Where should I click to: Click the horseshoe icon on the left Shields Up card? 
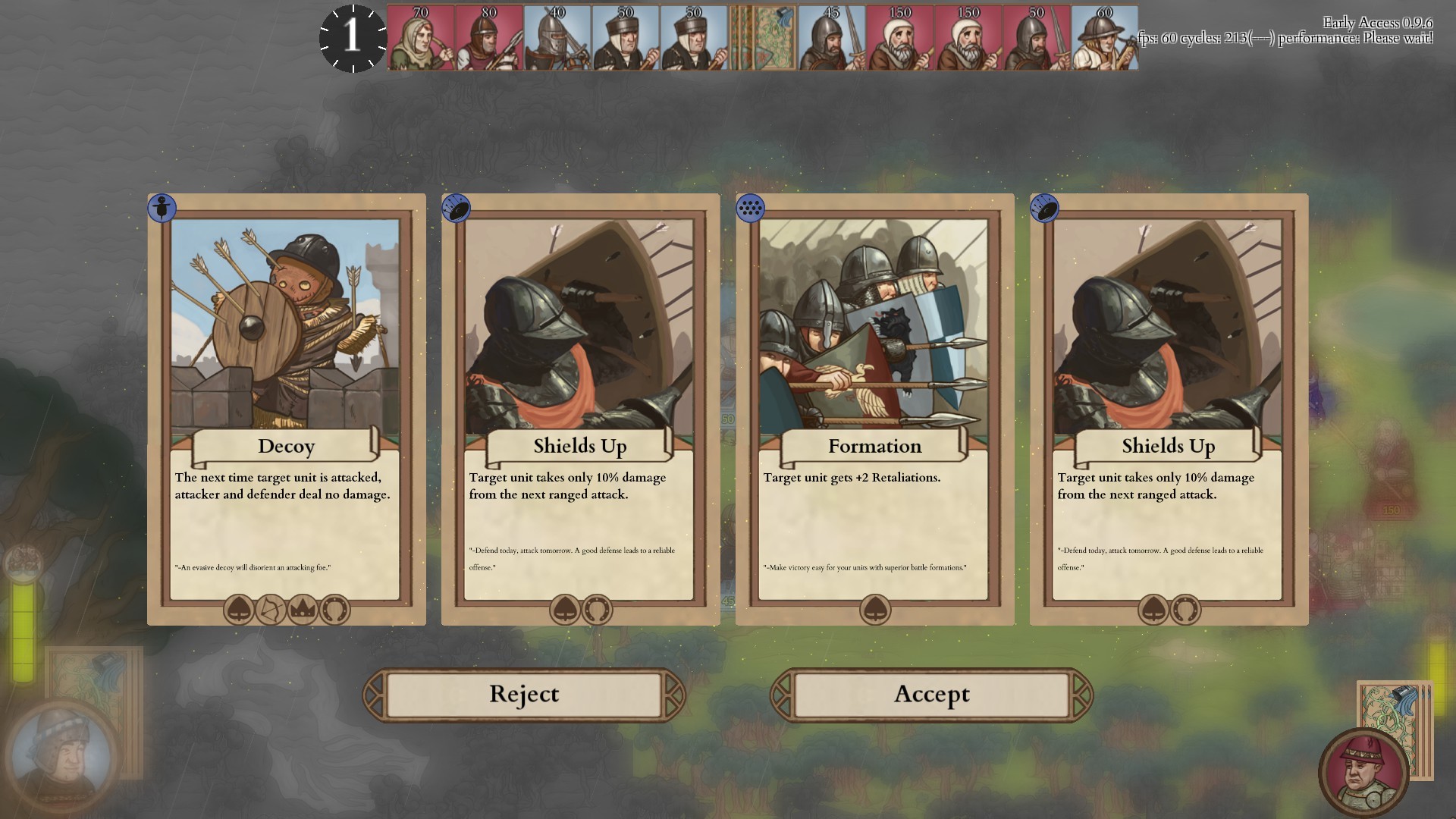598,610
